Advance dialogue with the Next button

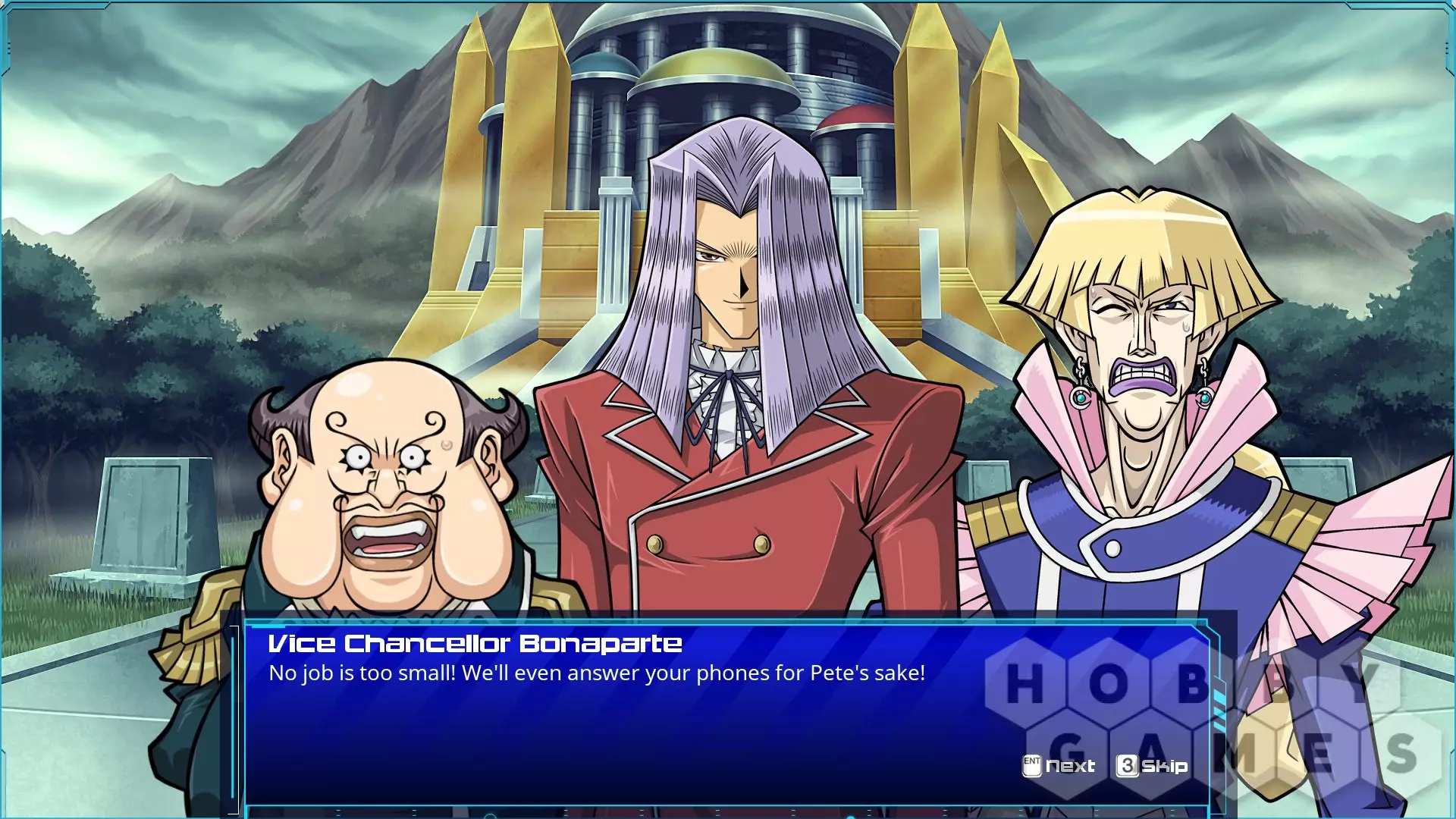[1059, 766]
